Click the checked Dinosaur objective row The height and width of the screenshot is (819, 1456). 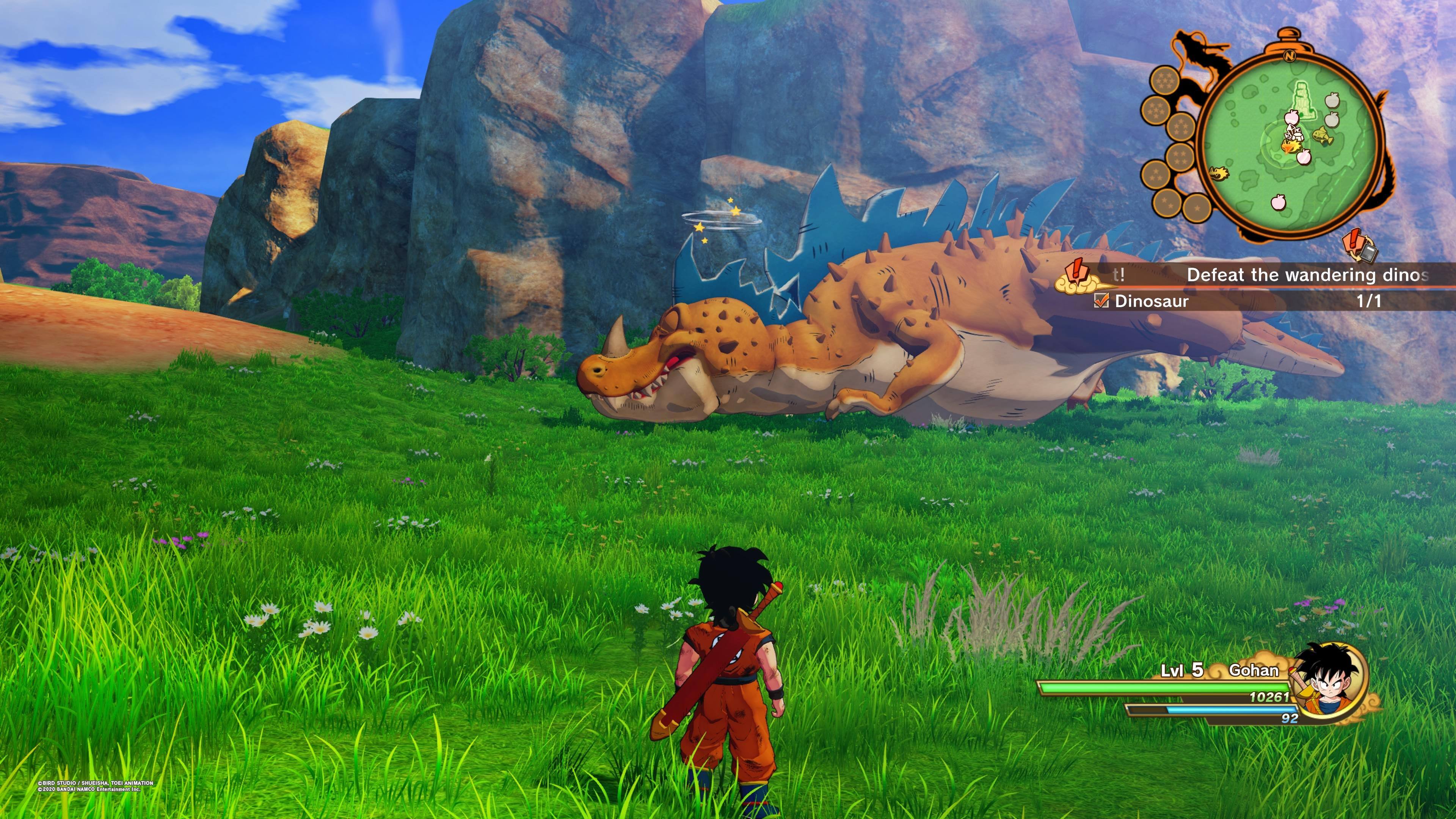(1238, 301)
